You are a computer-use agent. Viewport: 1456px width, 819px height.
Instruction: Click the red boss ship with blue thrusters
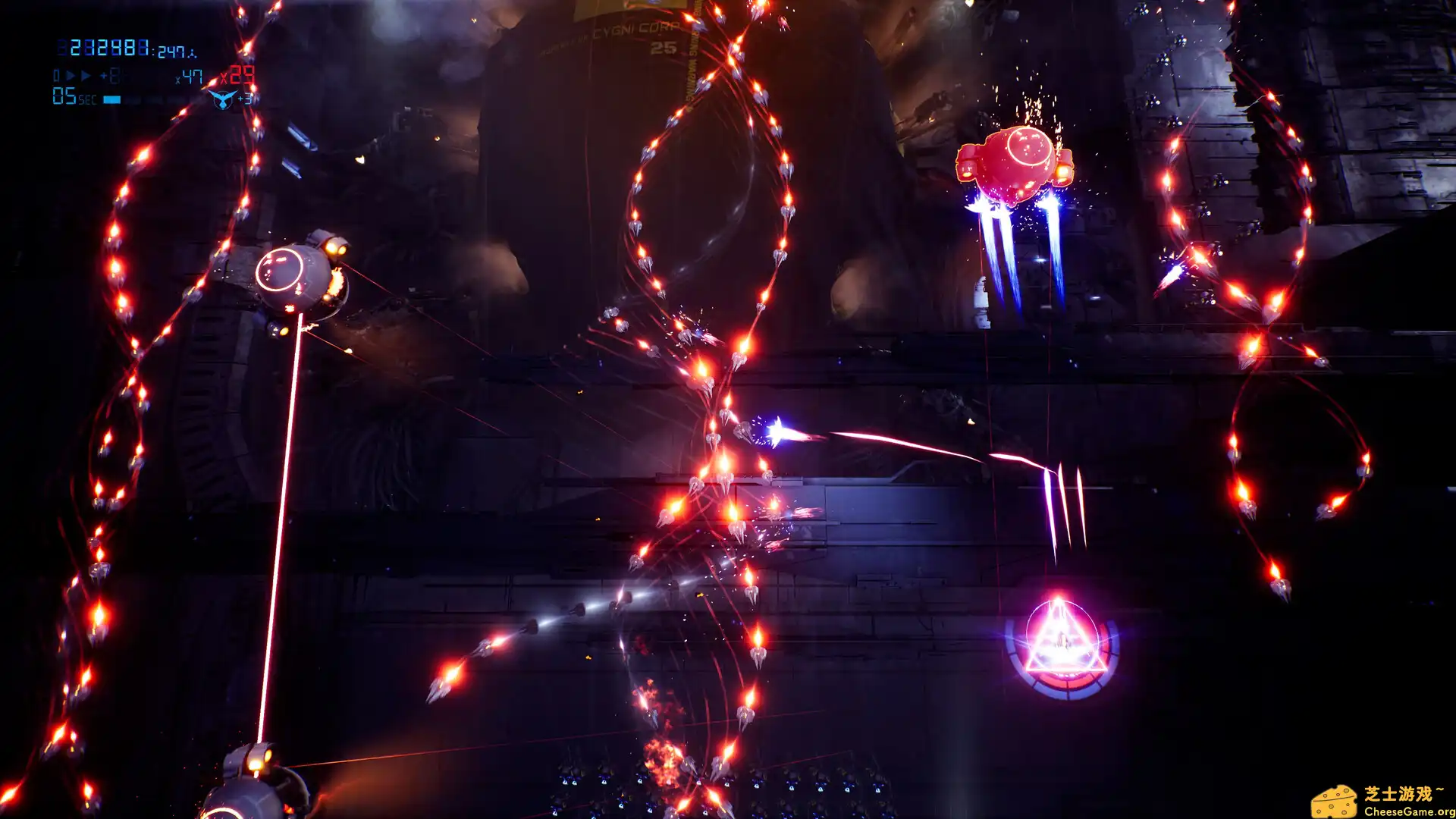pos(1016,163)
